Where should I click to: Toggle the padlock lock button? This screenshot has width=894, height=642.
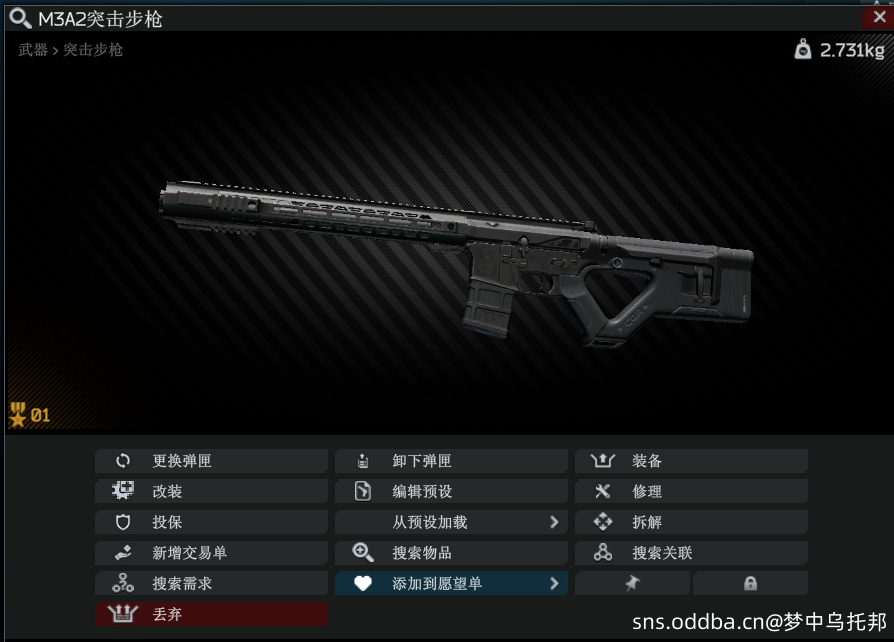pos(750,583)
